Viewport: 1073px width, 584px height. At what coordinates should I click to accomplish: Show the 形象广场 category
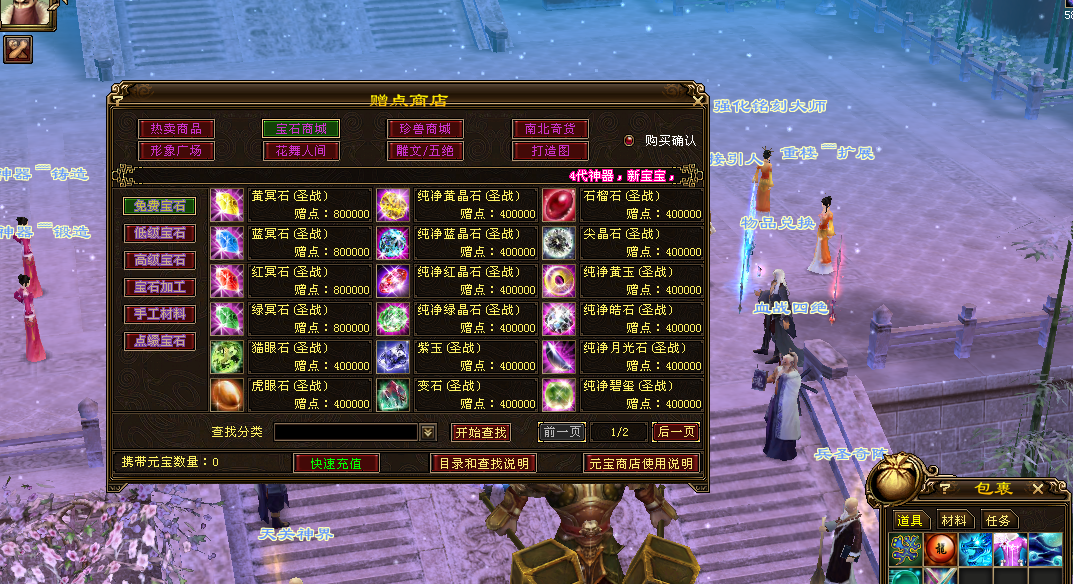tap(177, 151)
